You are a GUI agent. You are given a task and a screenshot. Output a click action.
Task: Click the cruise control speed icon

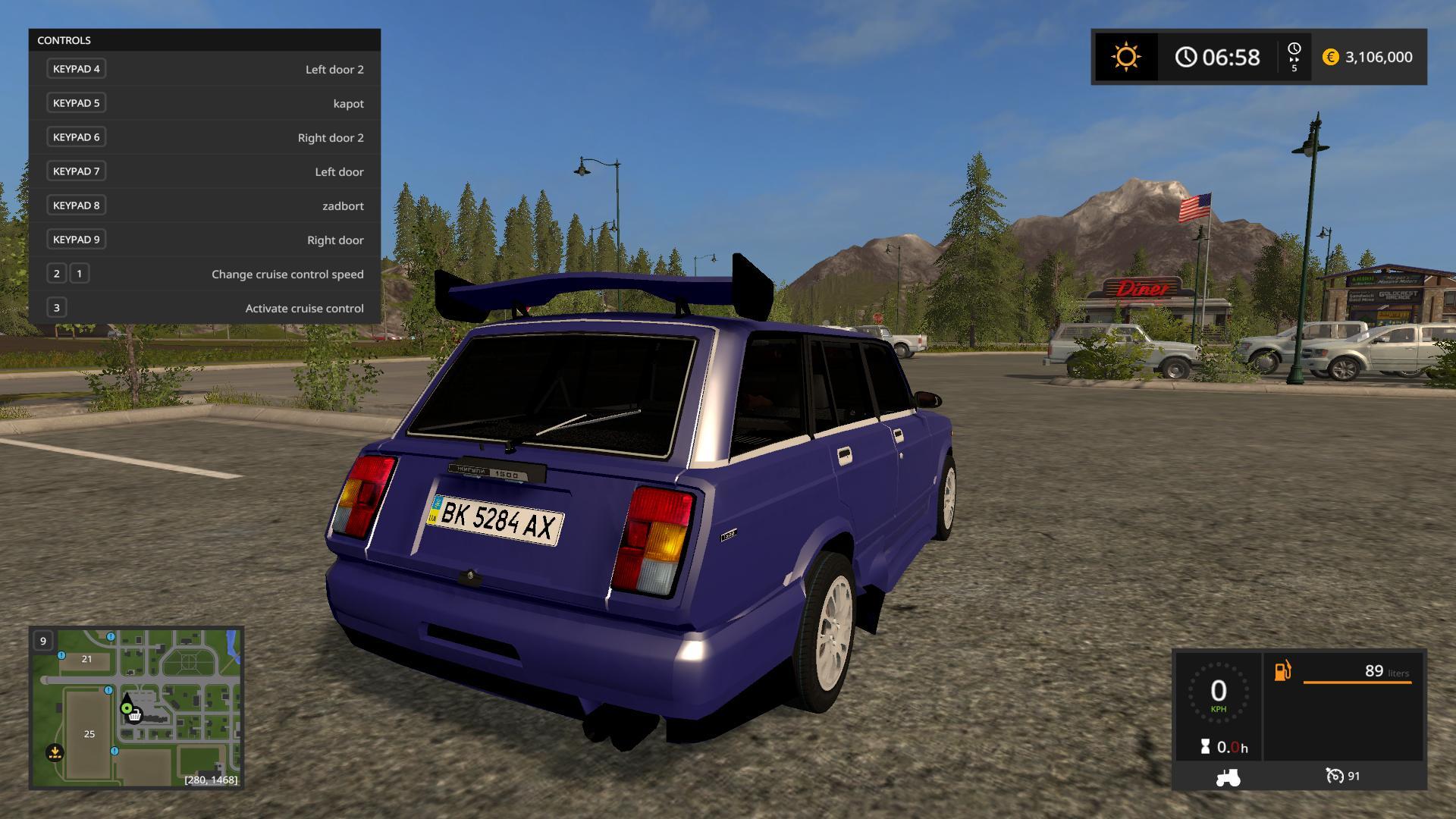click(1334, 776)
